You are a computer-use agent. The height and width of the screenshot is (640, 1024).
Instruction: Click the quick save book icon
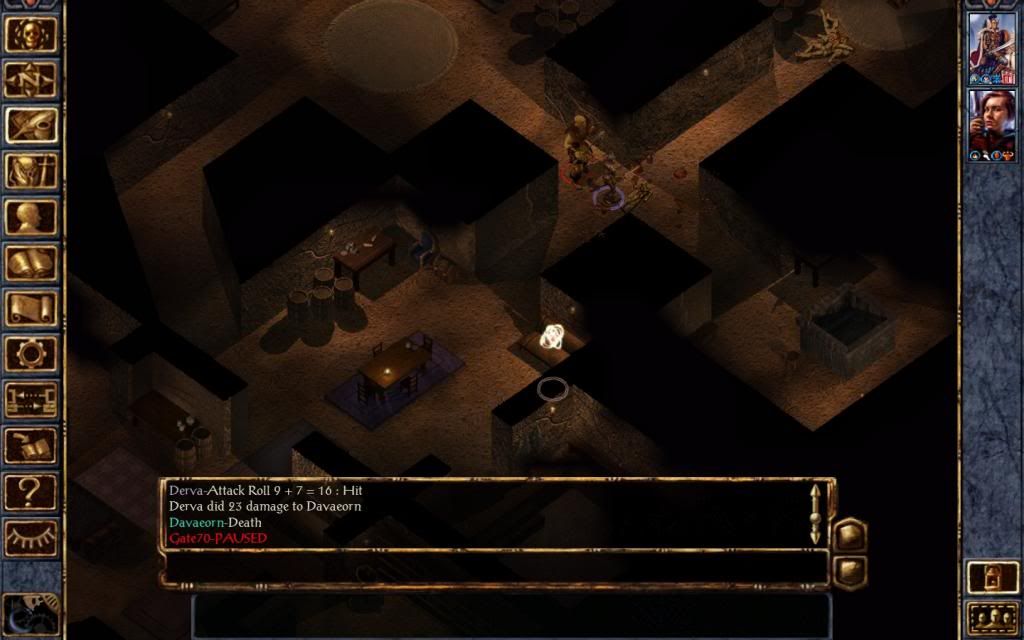click(32, 446)
